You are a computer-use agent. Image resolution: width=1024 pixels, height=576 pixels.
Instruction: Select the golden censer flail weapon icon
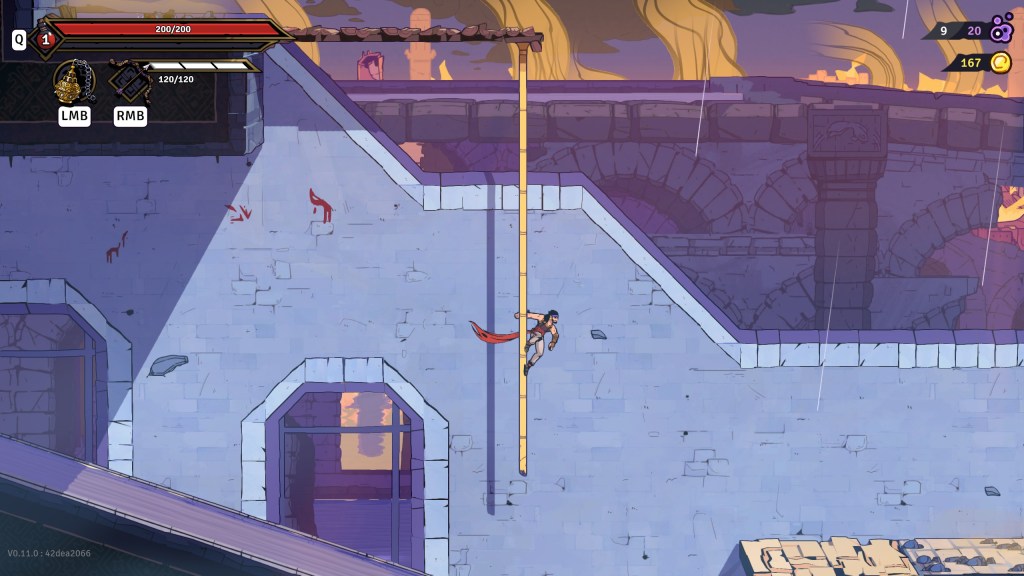click(x=73, y=81)
